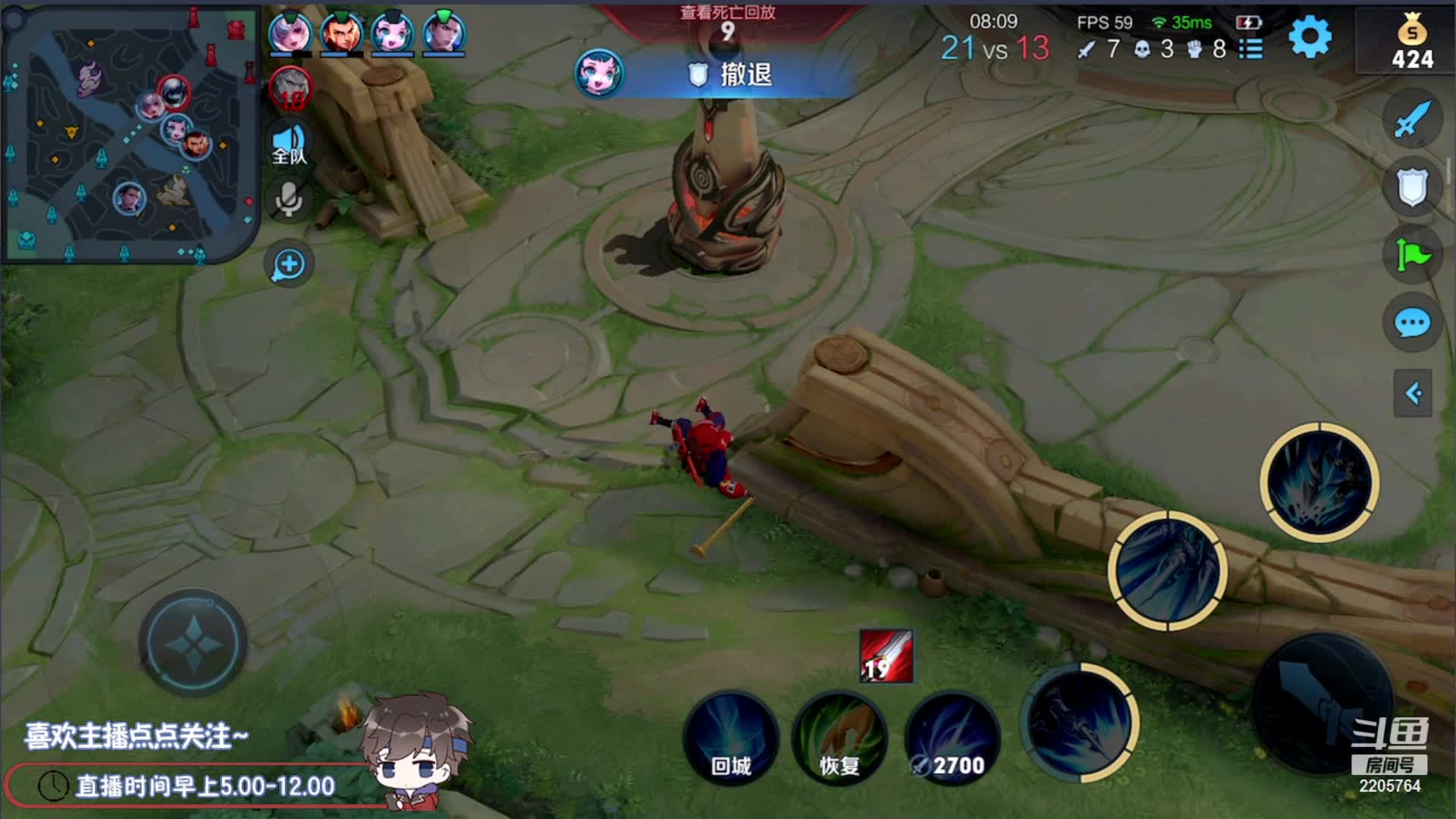
Task: Click the virtual movement joystick
Action: tap(193, 643)
